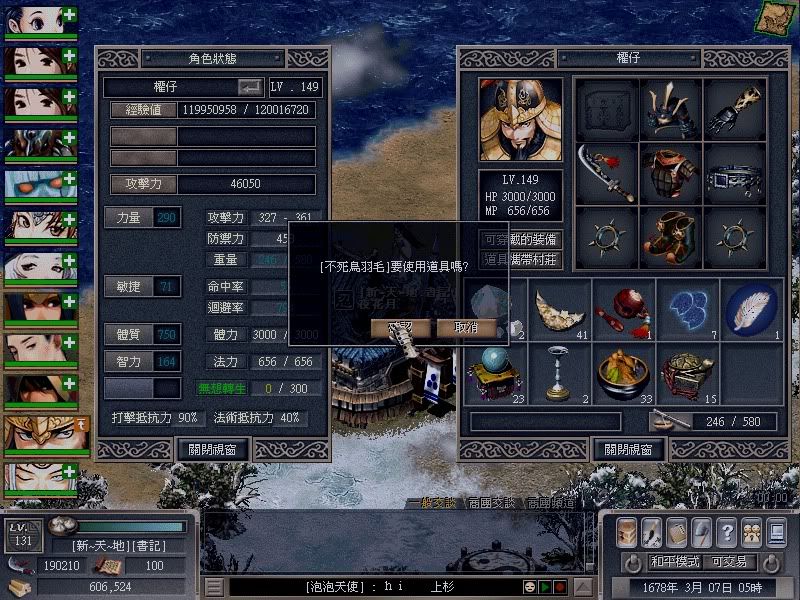800x600 pixels.
Task: Select the turtle item with count 15
Action: (x=688, y=374)
